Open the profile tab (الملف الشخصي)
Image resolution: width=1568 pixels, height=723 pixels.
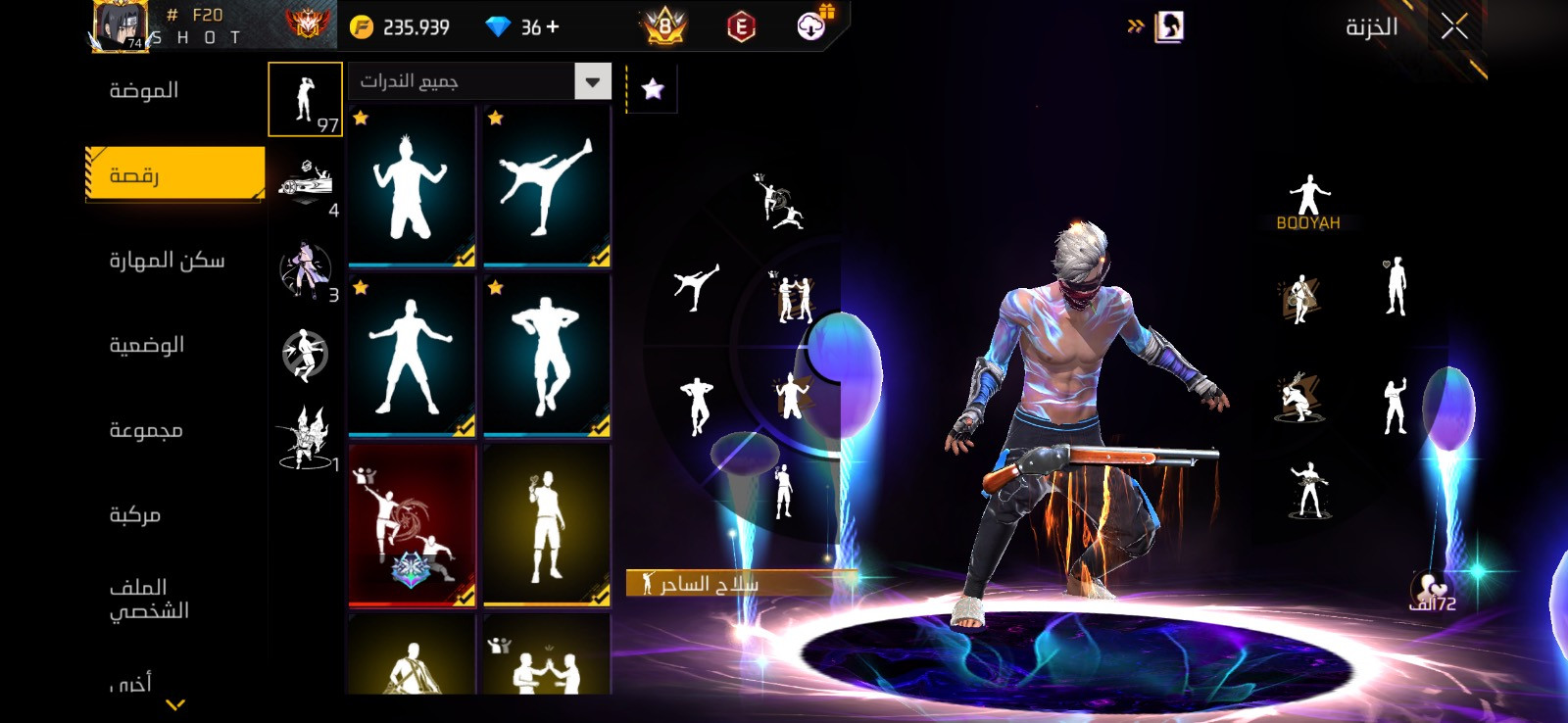148,599
